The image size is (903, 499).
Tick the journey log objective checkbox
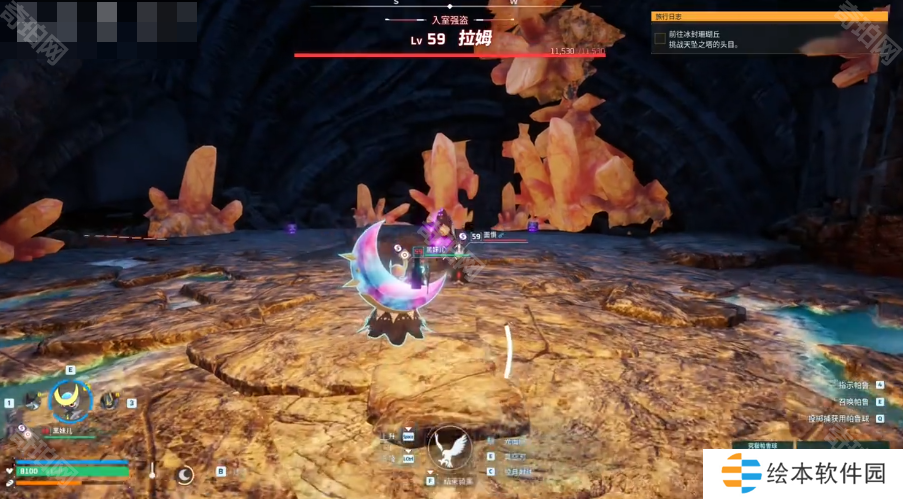pyautogui.click(x=660, y=39)
